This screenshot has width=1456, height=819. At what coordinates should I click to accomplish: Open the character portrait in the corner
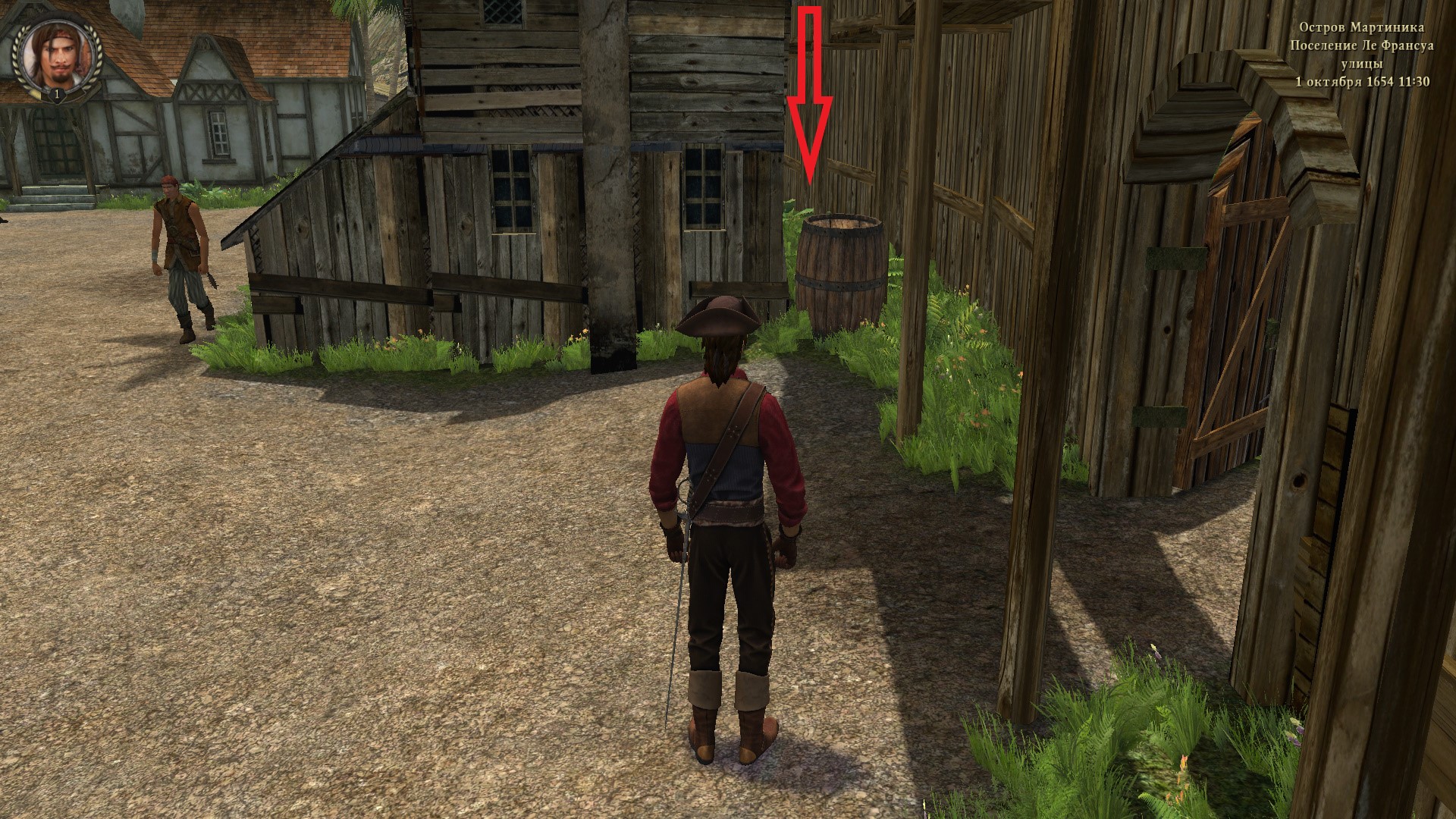coord(57,58)
